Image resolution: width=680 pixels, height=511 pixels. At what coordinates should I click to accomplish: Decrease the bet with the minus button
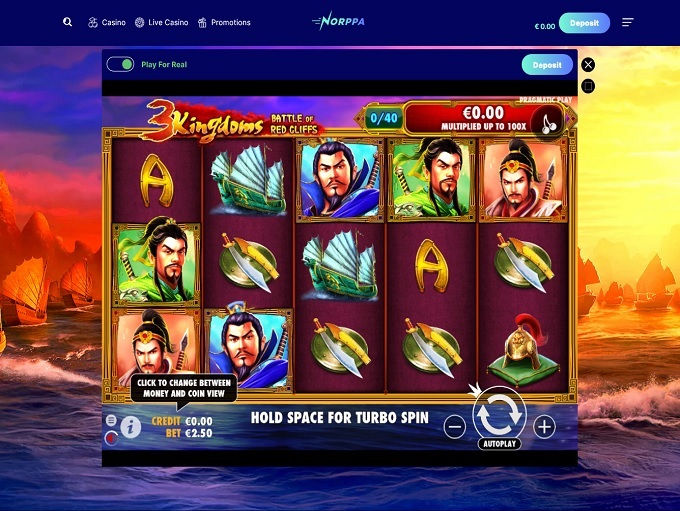pyautogui.click(x=455, y=427)
